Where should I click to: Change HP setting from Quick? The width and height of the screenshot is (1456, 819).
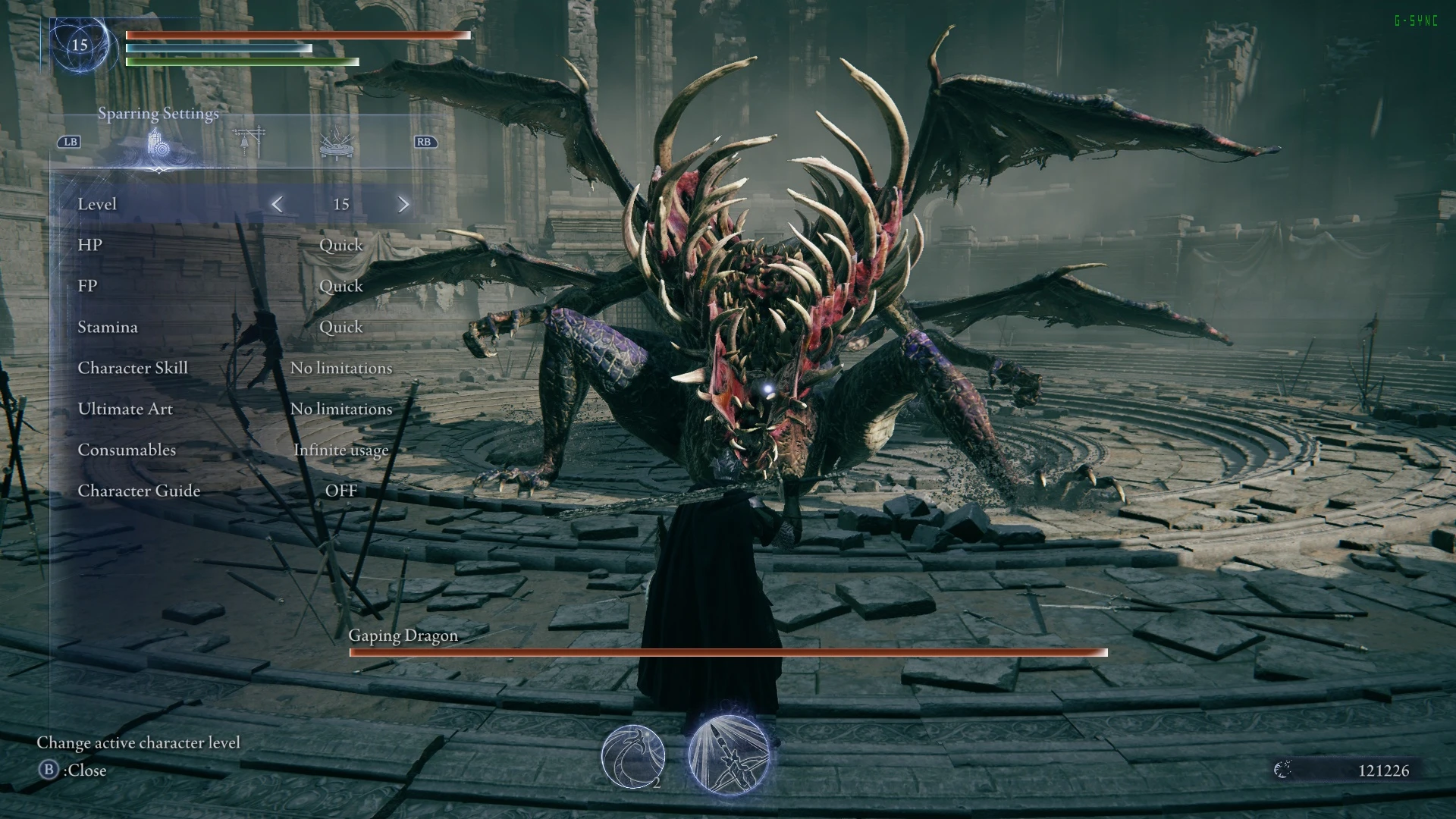(x=340, y=245)
